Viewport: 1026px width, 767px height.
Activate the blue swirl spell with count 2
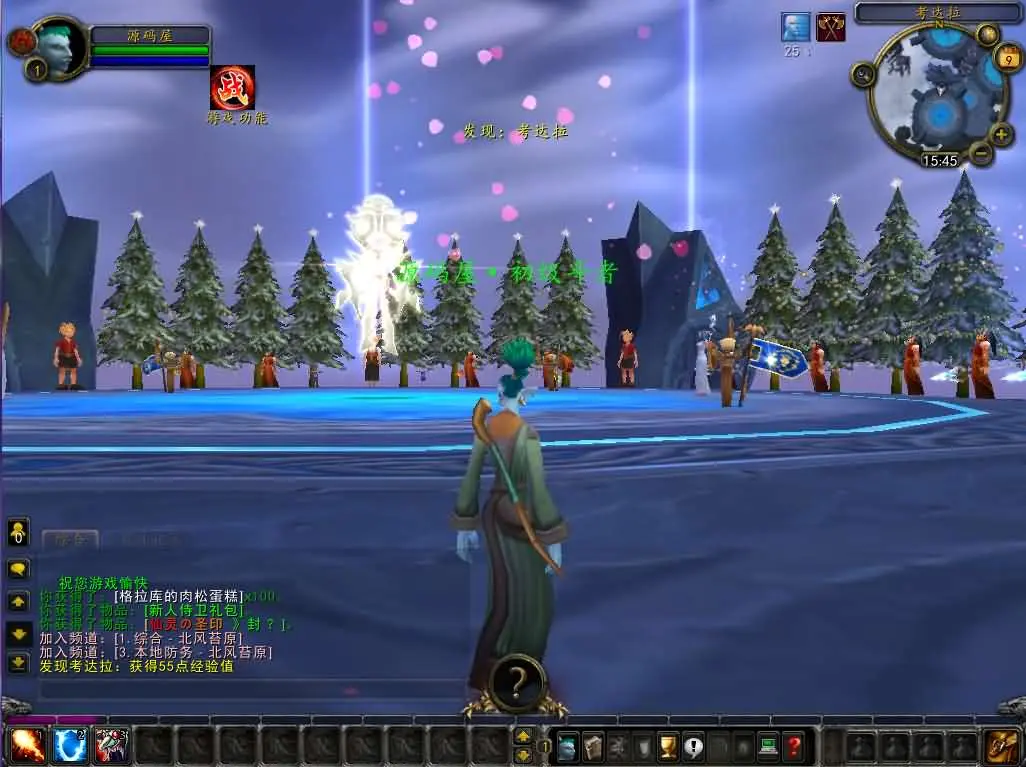(x=68, y=745)
